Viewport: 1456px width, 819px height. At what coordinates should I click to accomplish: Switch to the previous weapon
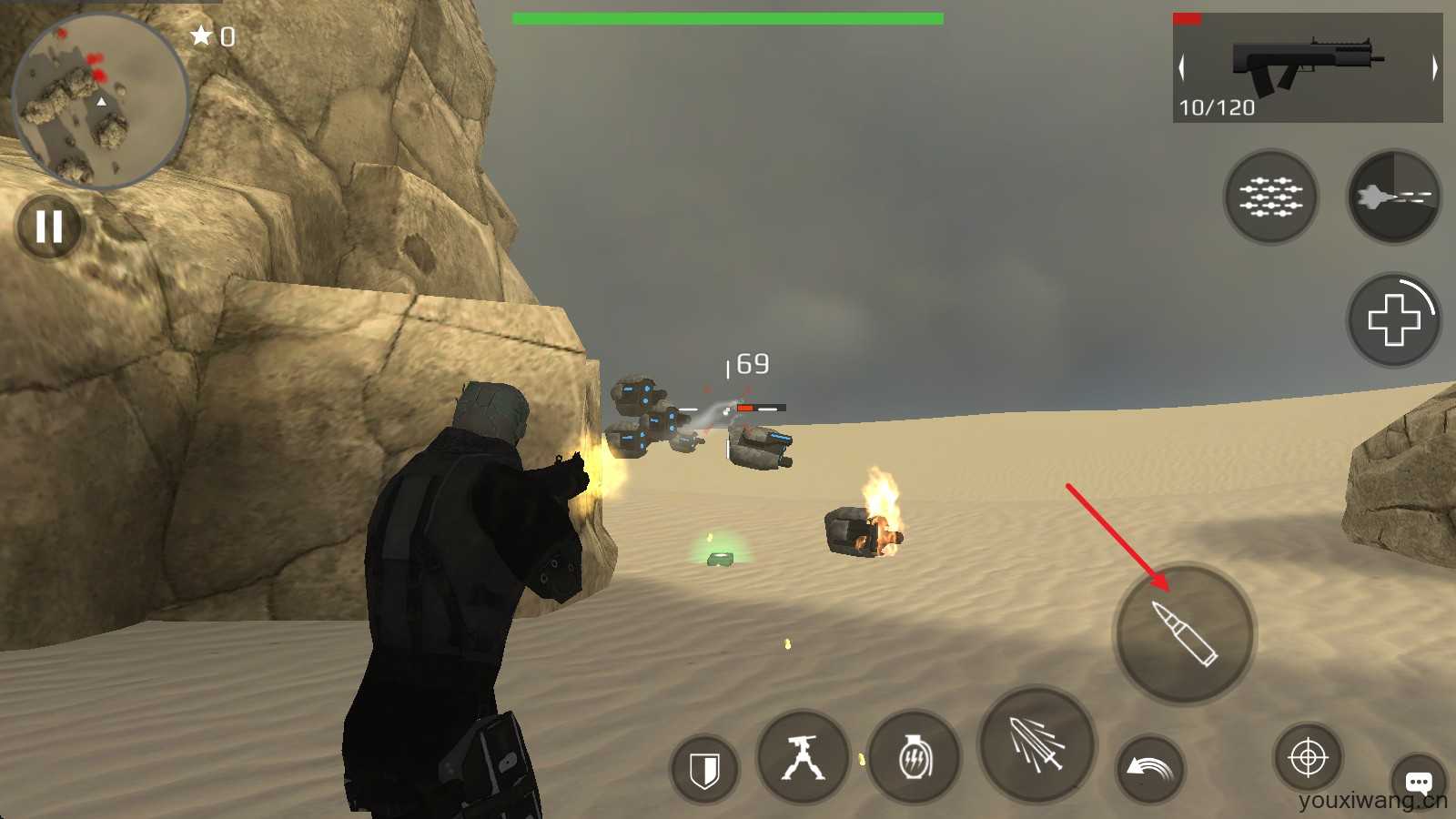coord(1182,67)
